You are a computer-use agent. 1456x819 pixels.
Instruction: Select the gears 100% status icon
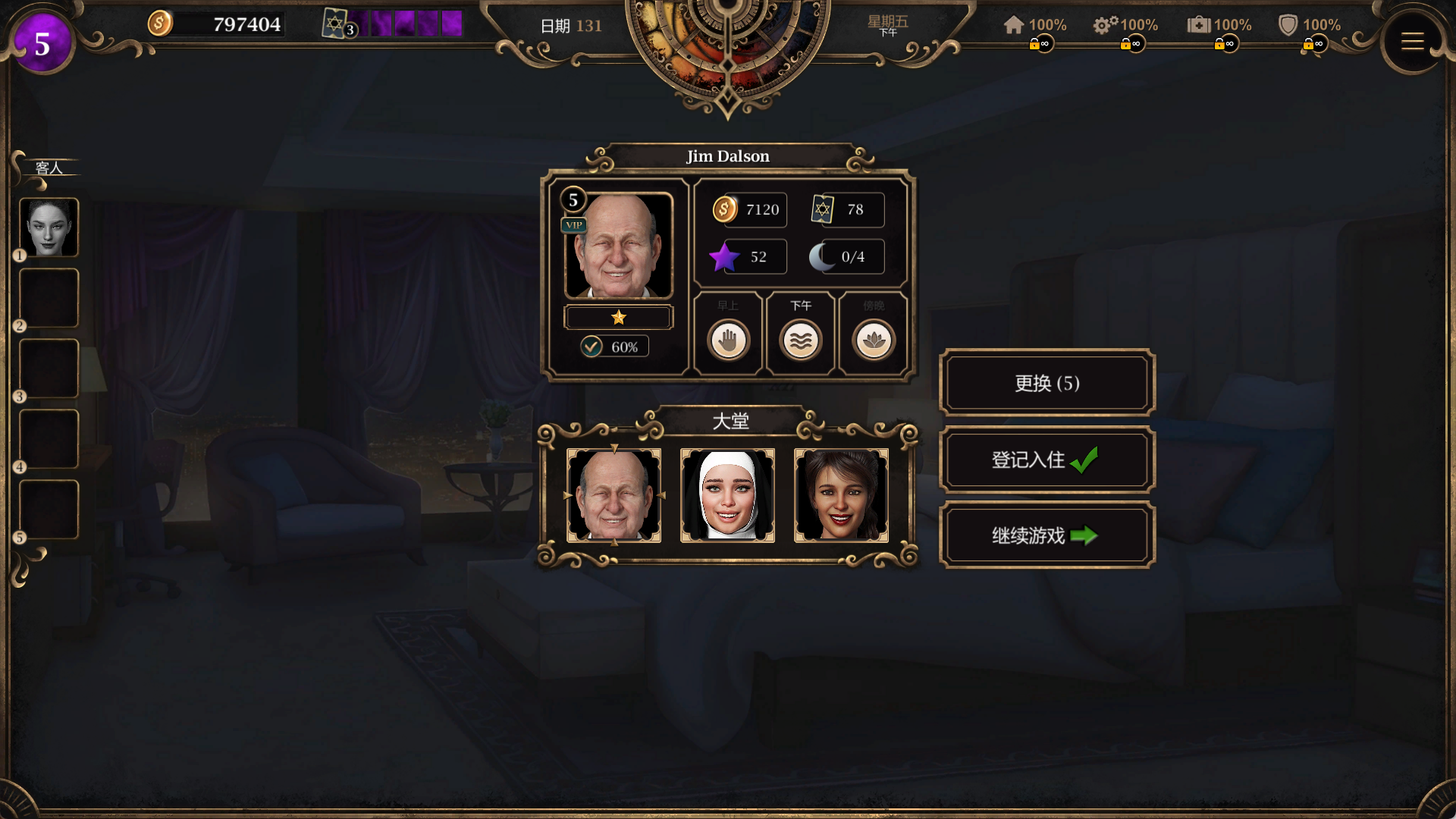pos(1105,25)
